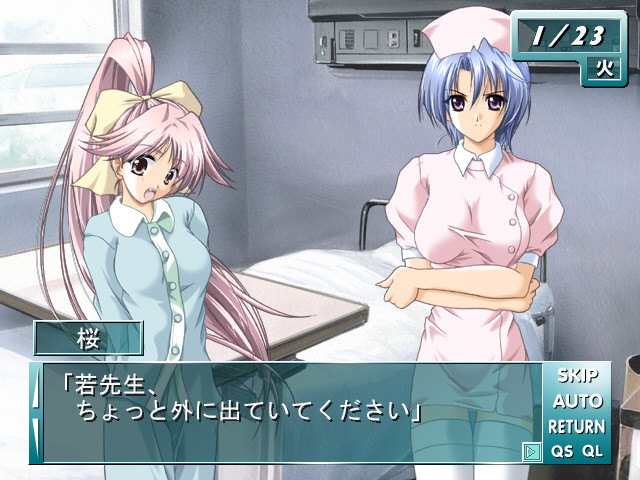Click the down arrow on the dialogue box's left edge
The height and width of the screenshot is (480, 640).
[x=36, y=438]
